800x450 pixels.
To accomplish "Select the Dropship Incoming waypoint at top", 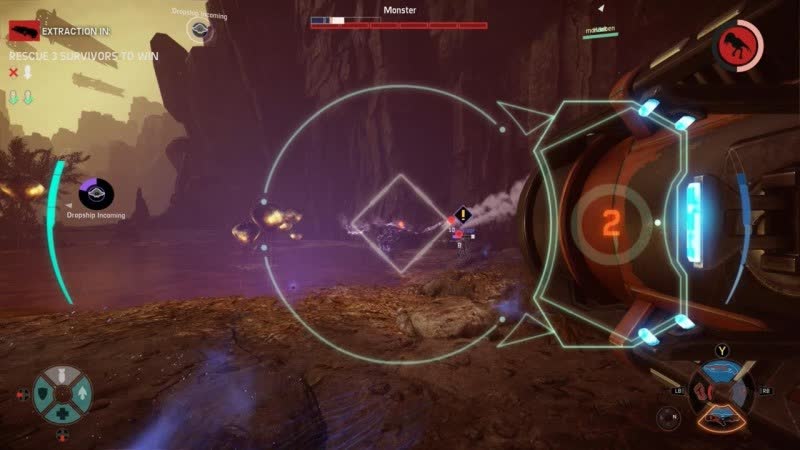I will 200,29.
